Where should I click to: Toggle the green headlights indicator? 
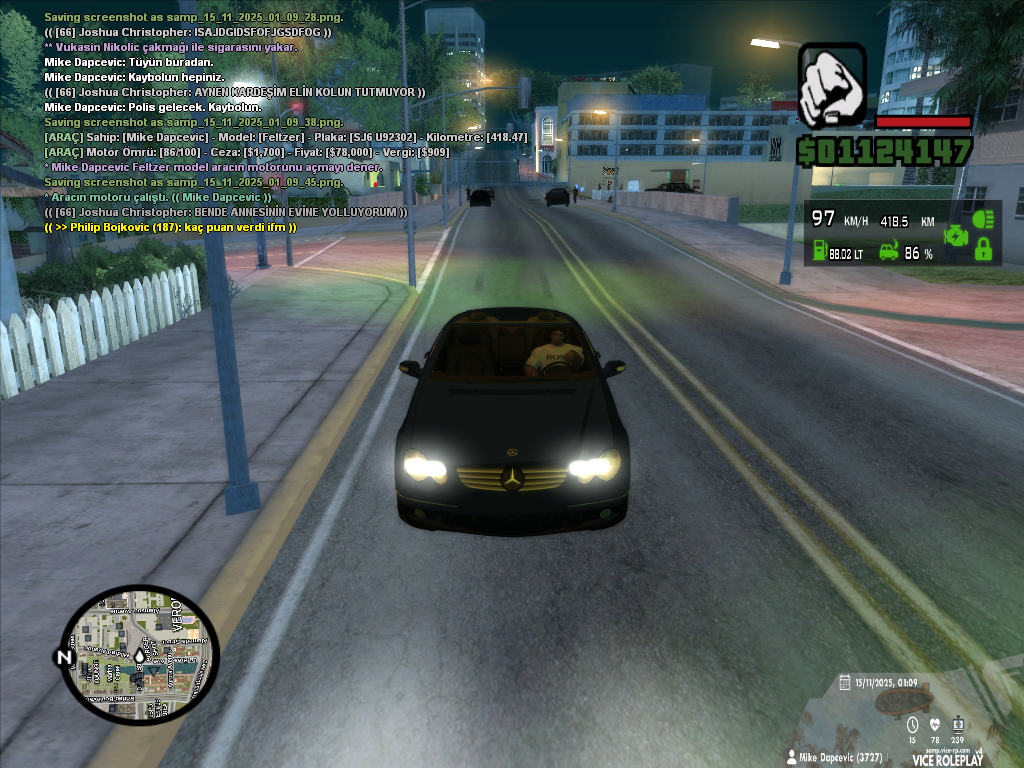coord(983,219)
